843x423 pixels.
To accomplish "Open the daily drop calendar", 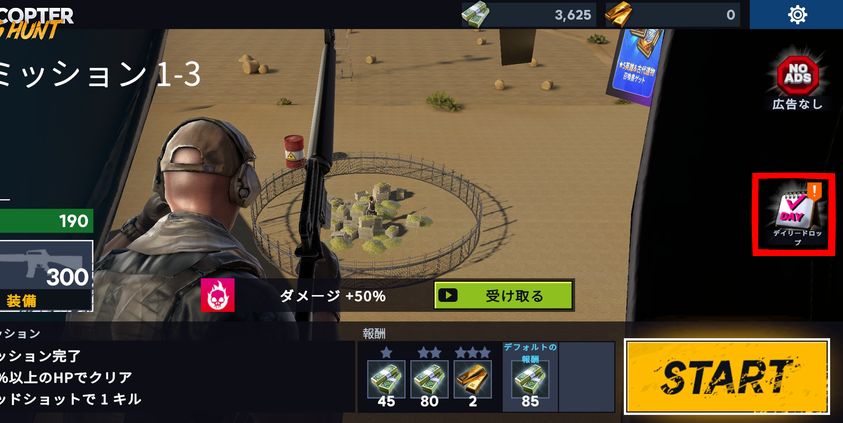I will pos(794,214).
